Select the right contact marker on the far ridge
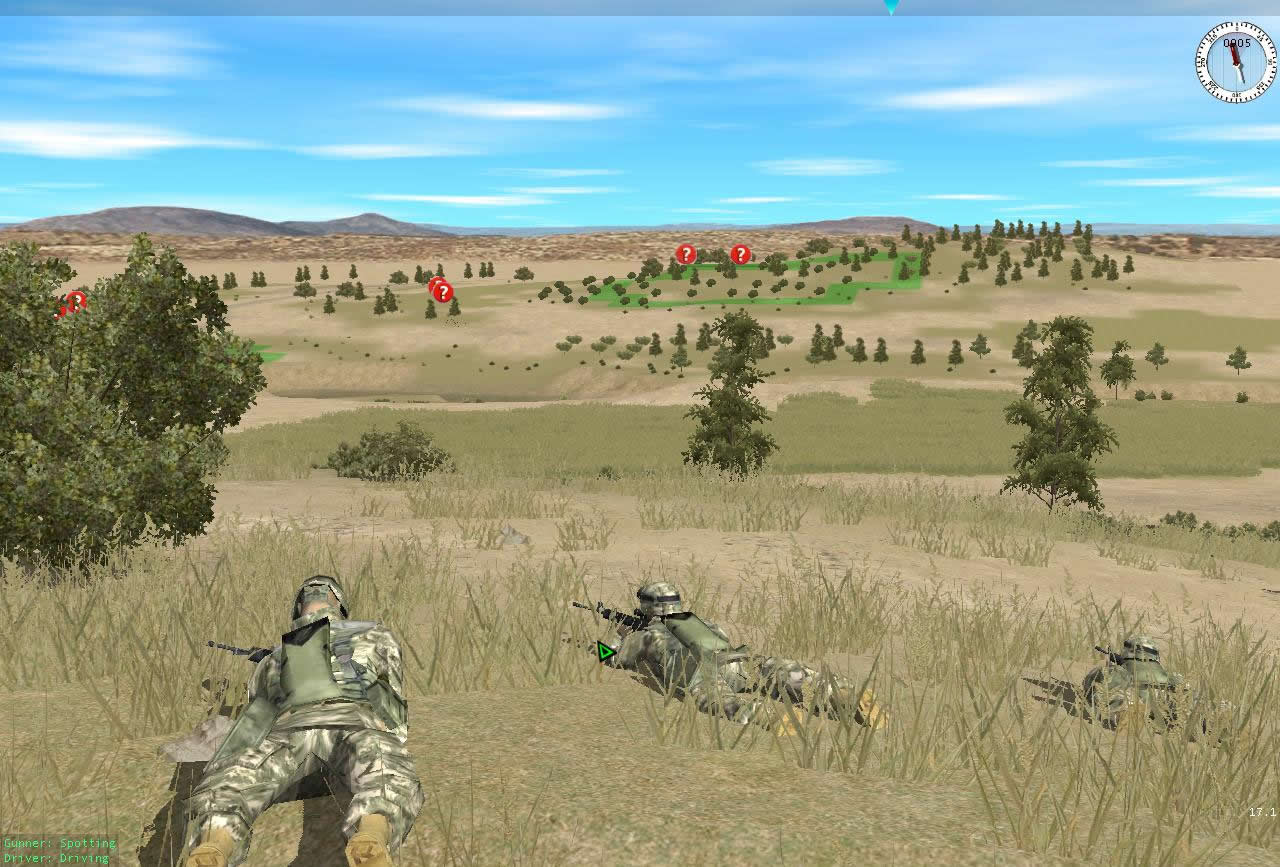 tap(739, 255)
